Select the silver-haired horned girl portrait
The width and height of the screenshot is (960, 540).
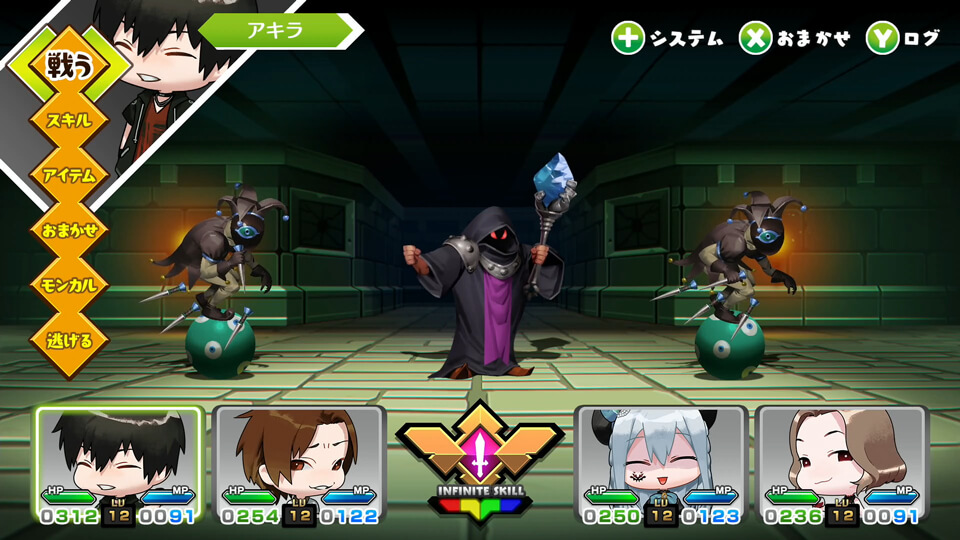pyautogui.click(x=661, y=462)
